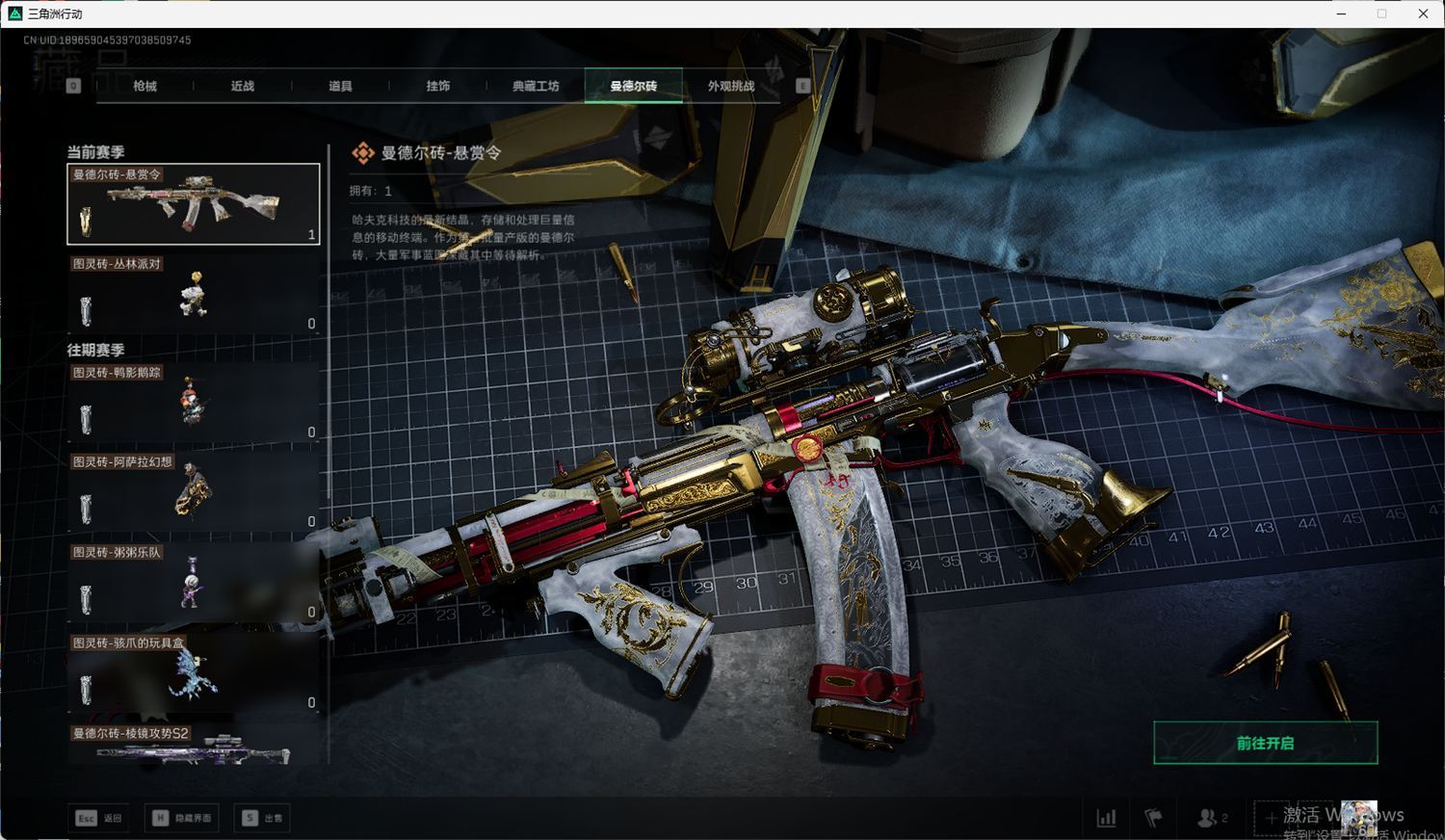Select the 曼德尔砖 tab
1445x840 pixels.
633,86
